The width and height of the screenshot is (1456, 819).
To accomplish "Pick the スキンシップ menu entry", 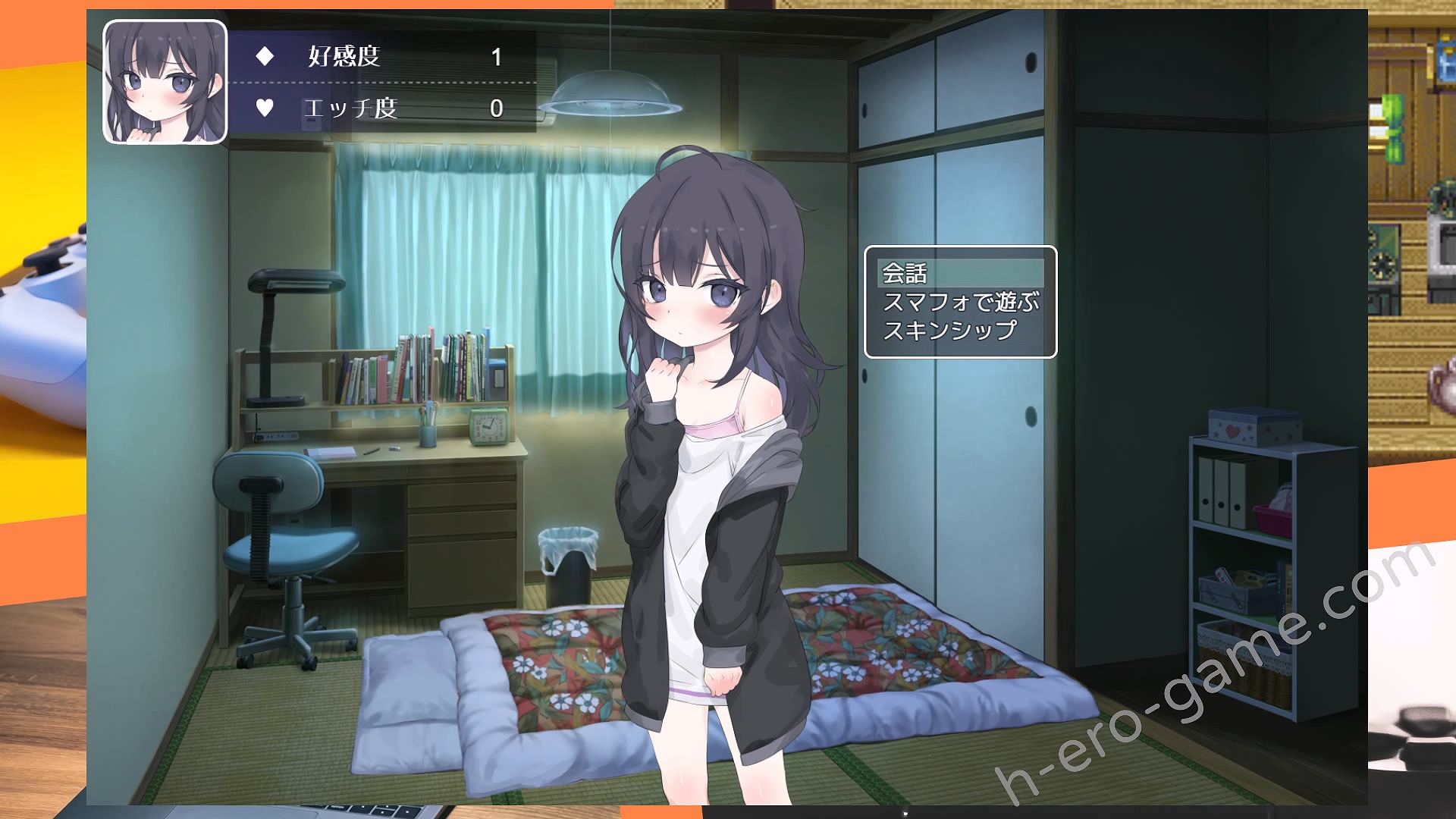I will [x=949, y=331].
